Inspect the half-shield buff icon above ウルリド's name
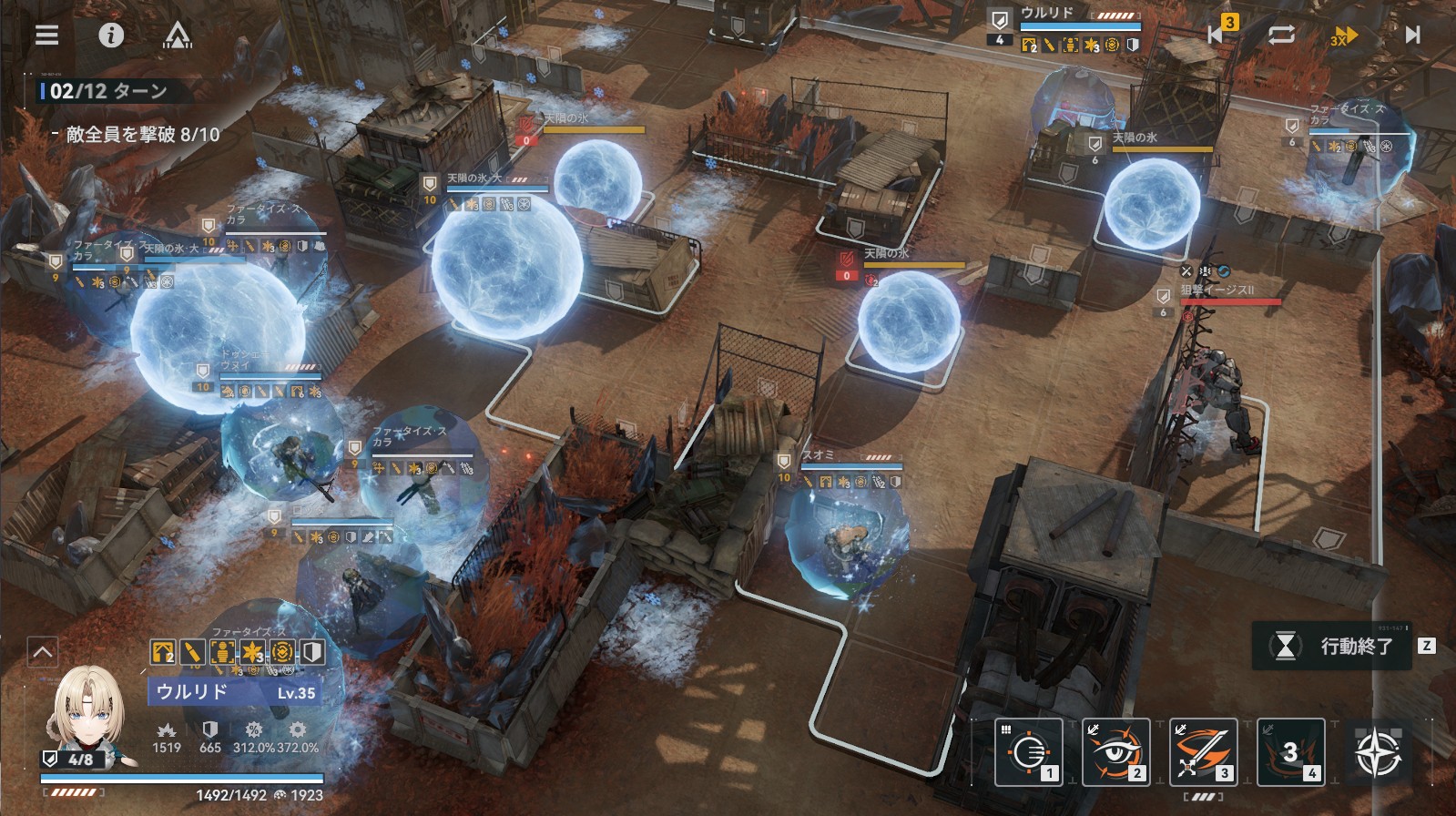1456x816 pixels. [312, 652]
